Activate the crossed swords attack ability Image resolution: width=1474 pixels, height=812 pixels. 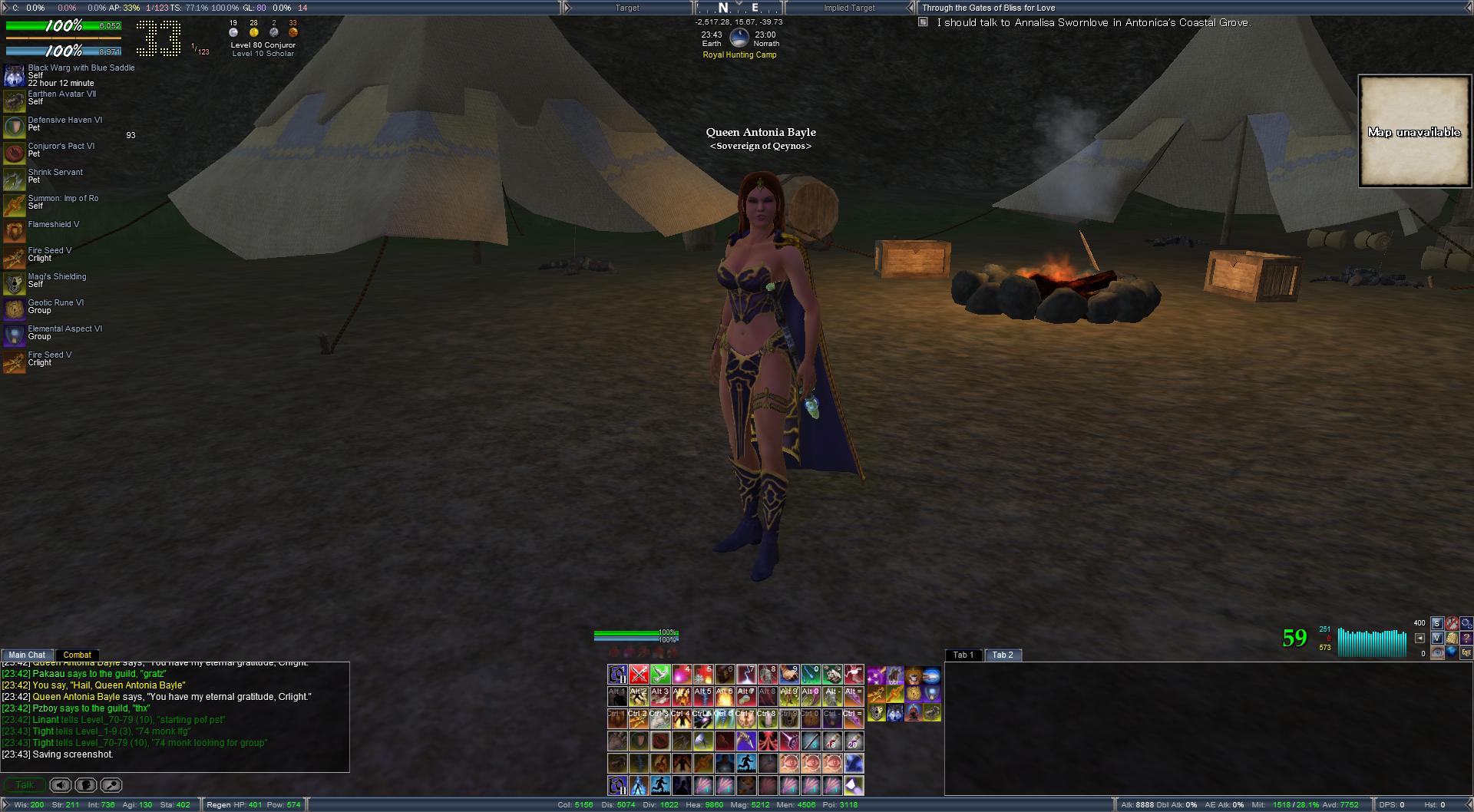(x=639, y=675)
